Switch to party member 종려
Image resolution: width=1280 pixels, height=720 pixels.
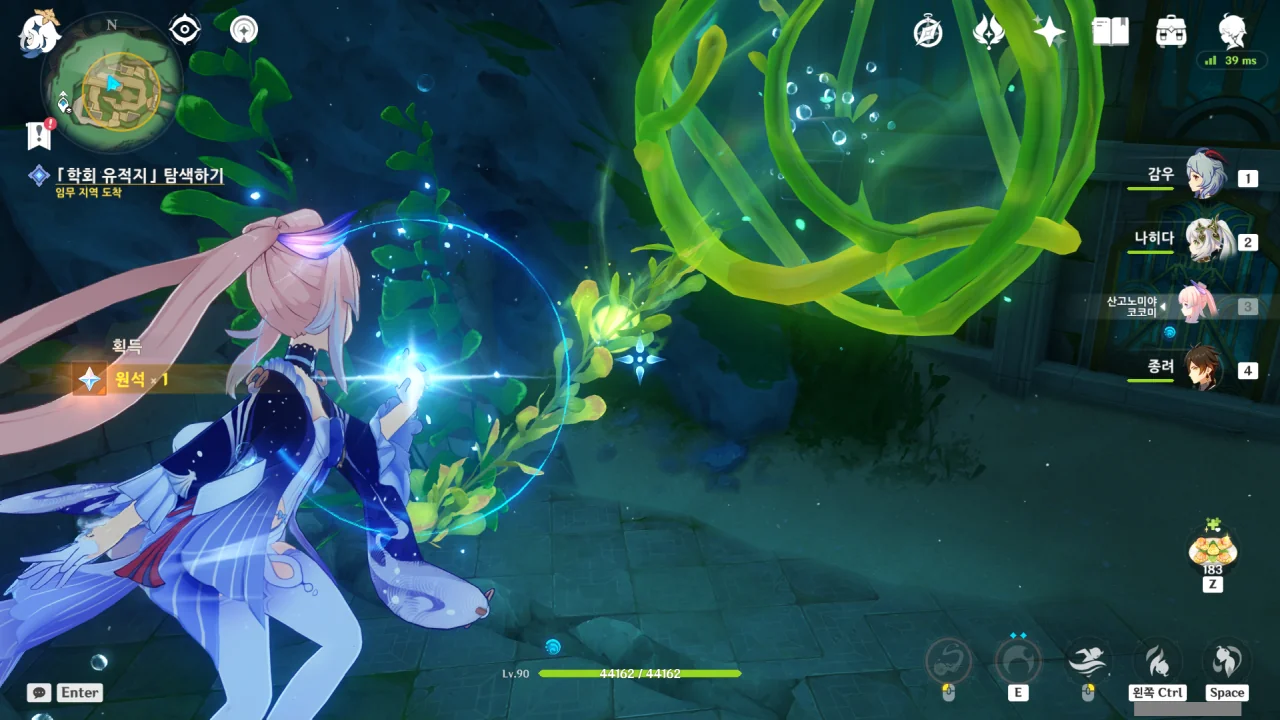[x=1204, y=369]
